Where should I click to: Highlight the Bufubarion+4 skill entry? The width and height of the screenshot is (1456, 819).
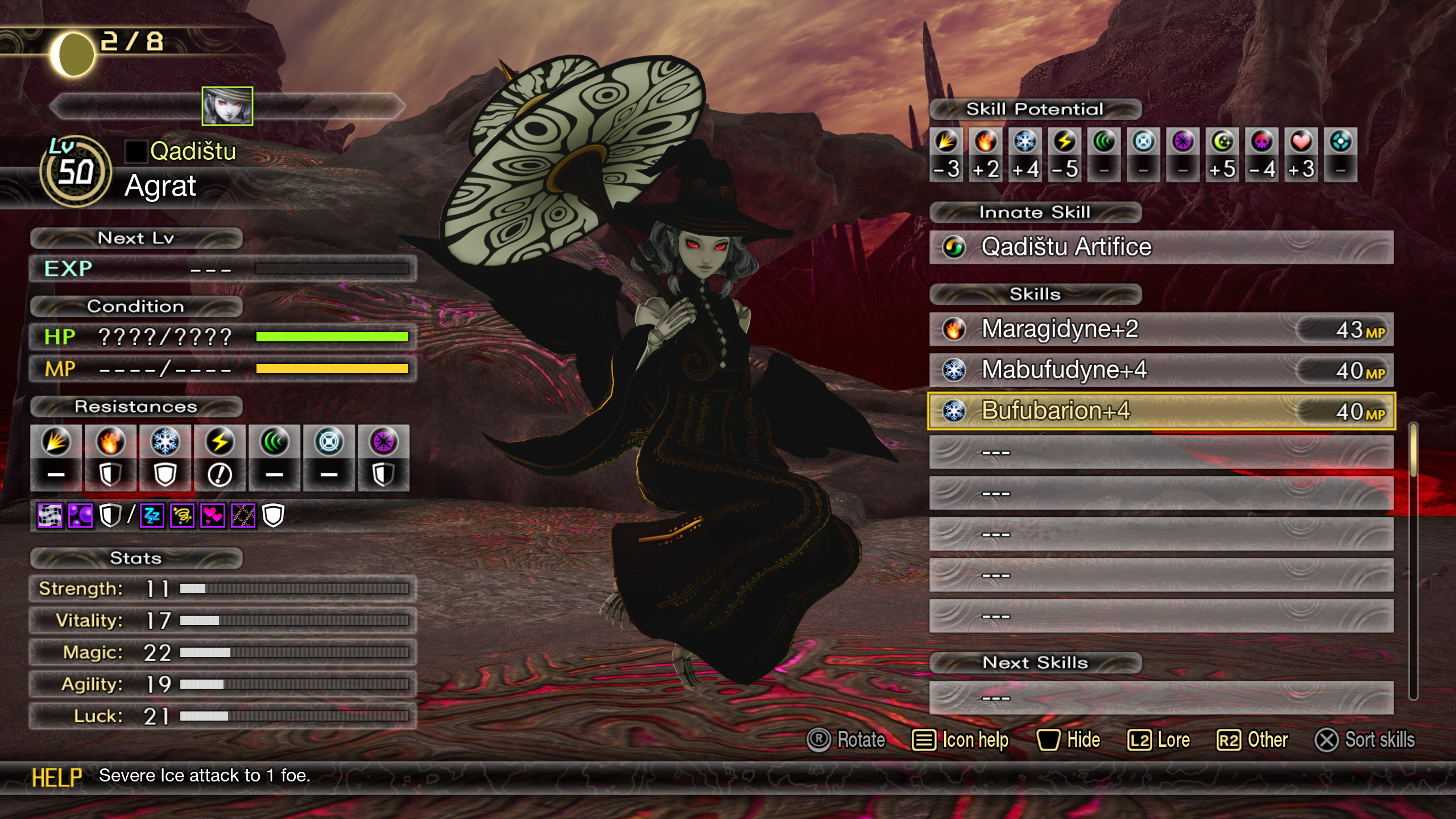[x=1160, y=411]
